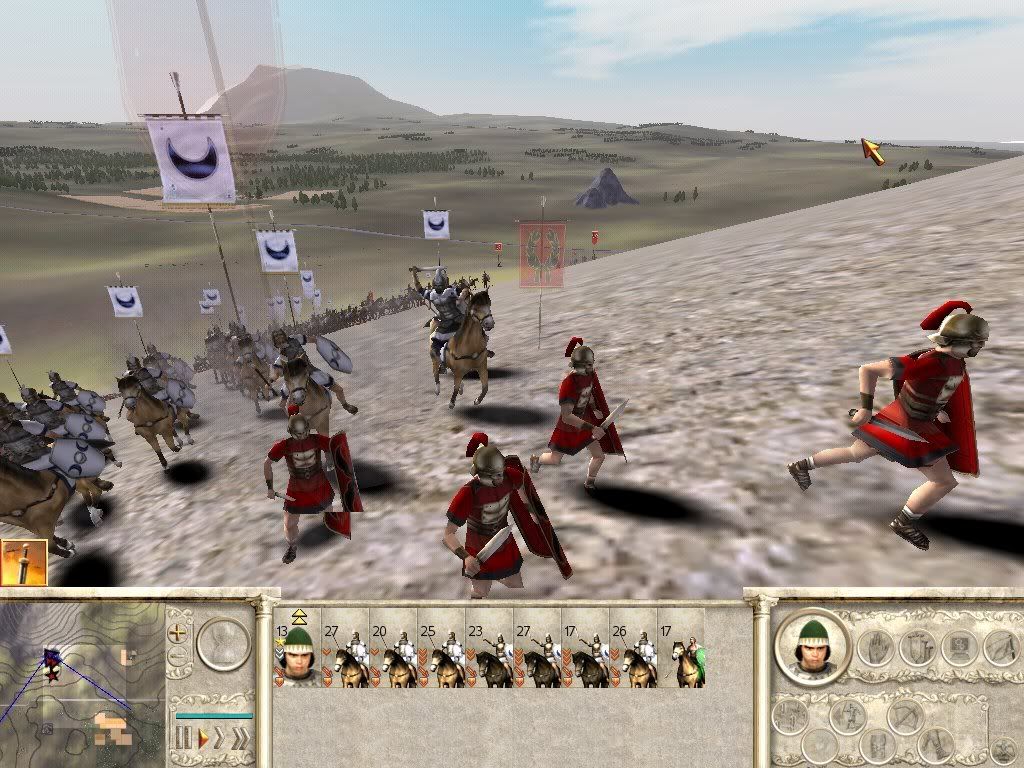Select the cavalry unit card with 20 men
The height and width of the screenshot is (768, 1024).
pyautogui.click(x=393, y=654)
